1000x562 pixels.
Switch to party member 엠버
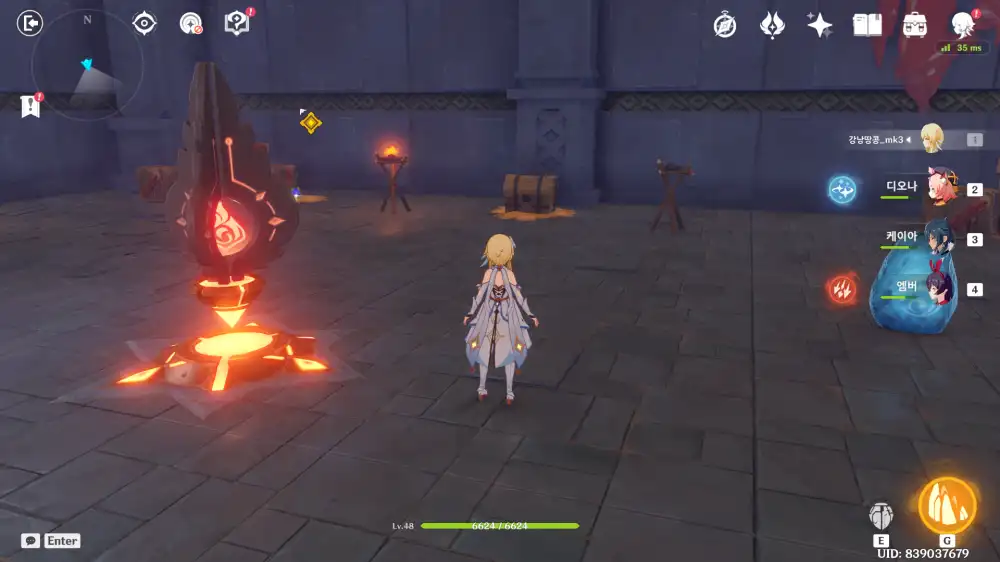click(940, 289)
